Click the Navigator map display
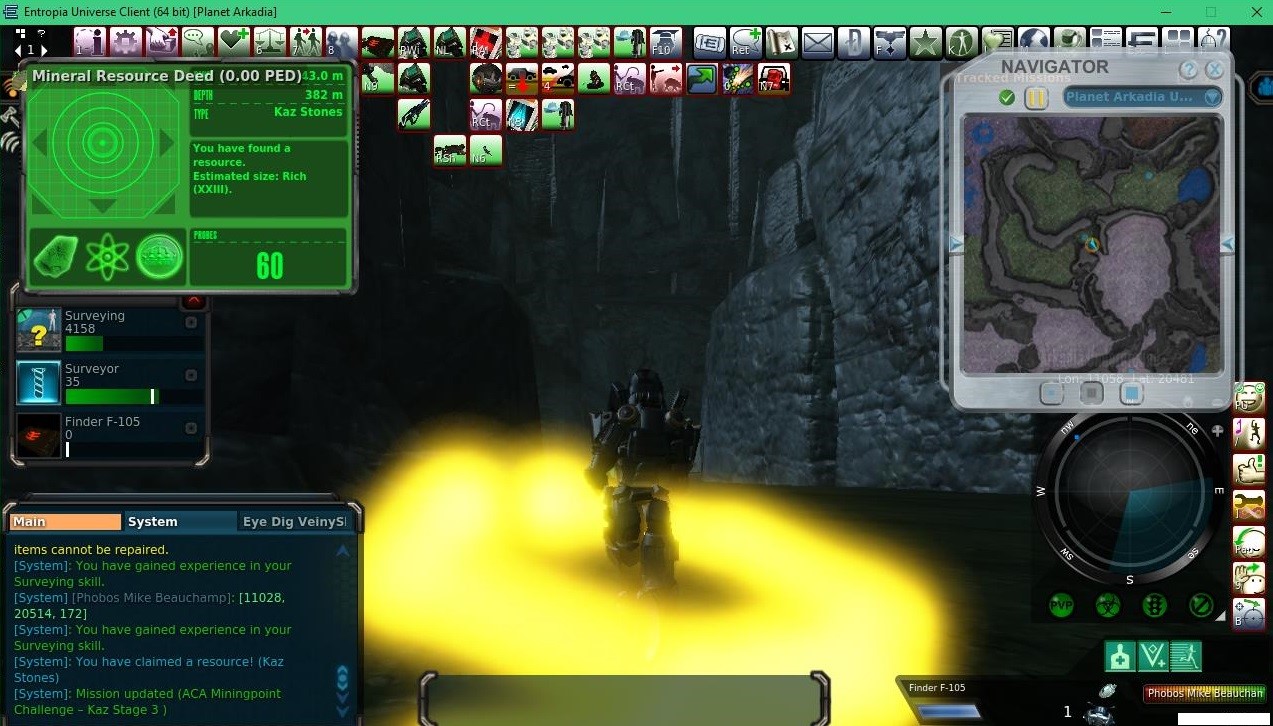 pyautogui.click(x=1091, y=244)
